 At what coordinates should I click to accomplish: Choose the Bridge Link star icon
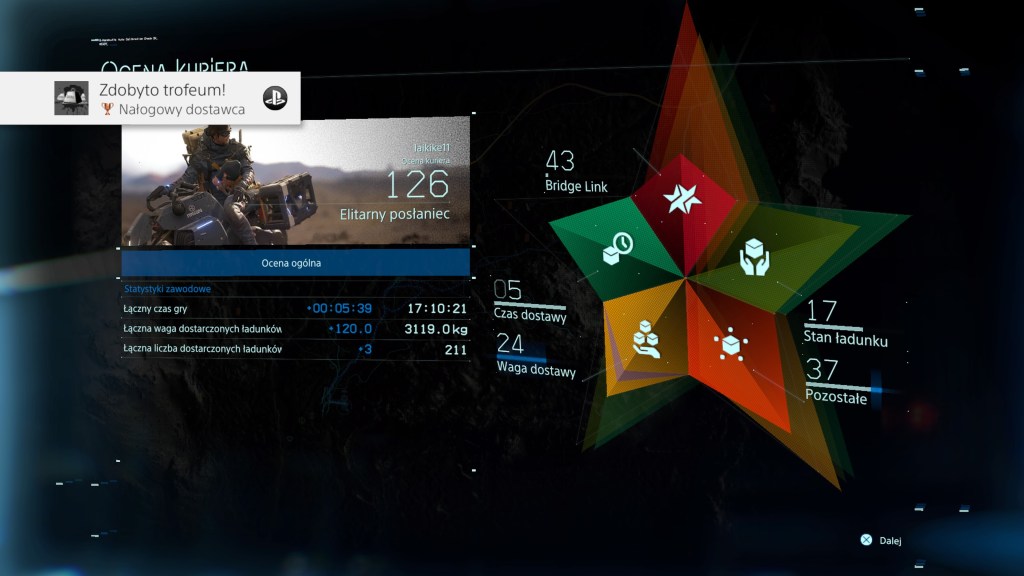(x=686, y=199)
